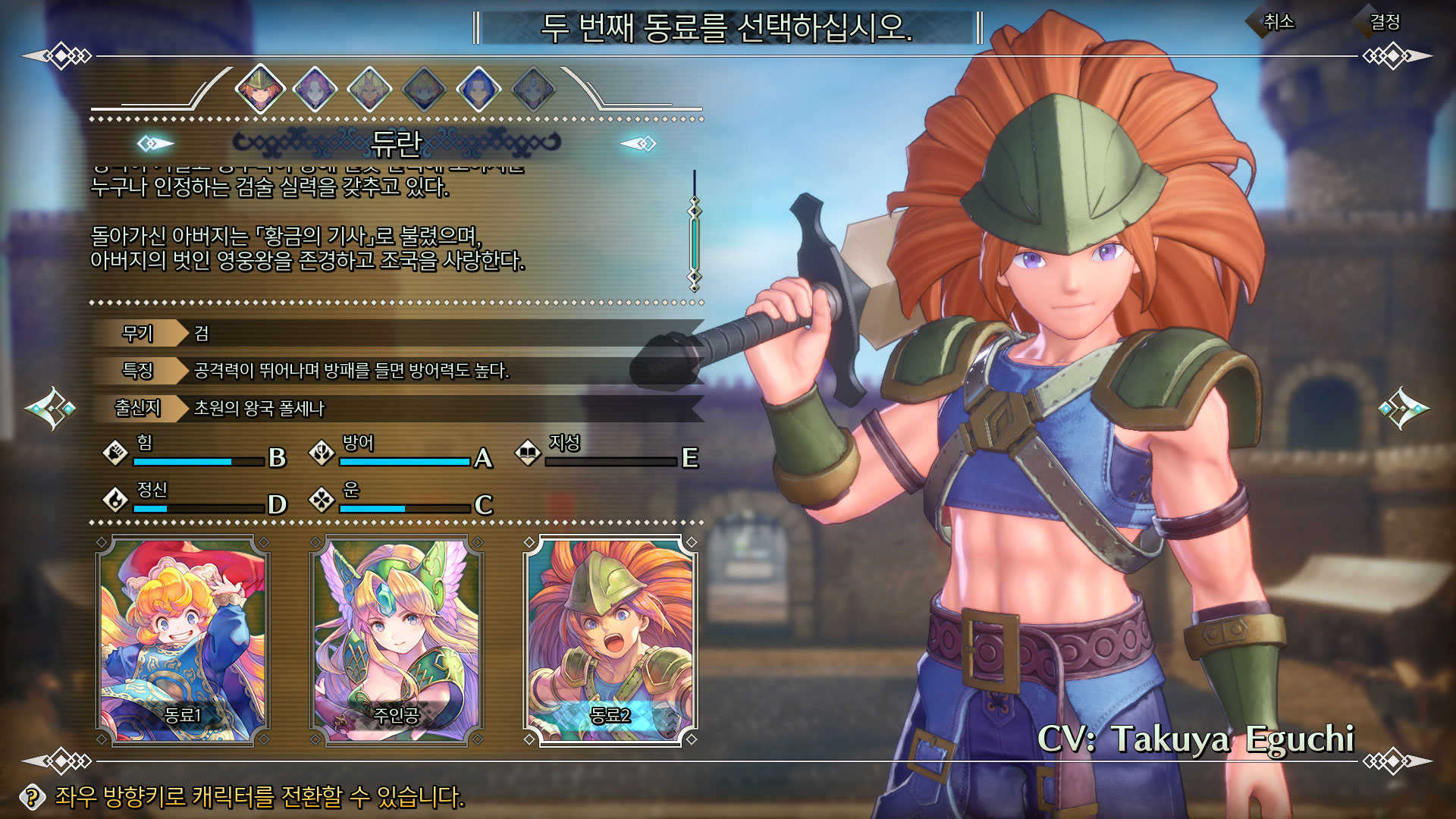This screenshot has width=1456, height=819.
Task: Select the dimmed Charlotte portrait
Action: coord(424,89)
